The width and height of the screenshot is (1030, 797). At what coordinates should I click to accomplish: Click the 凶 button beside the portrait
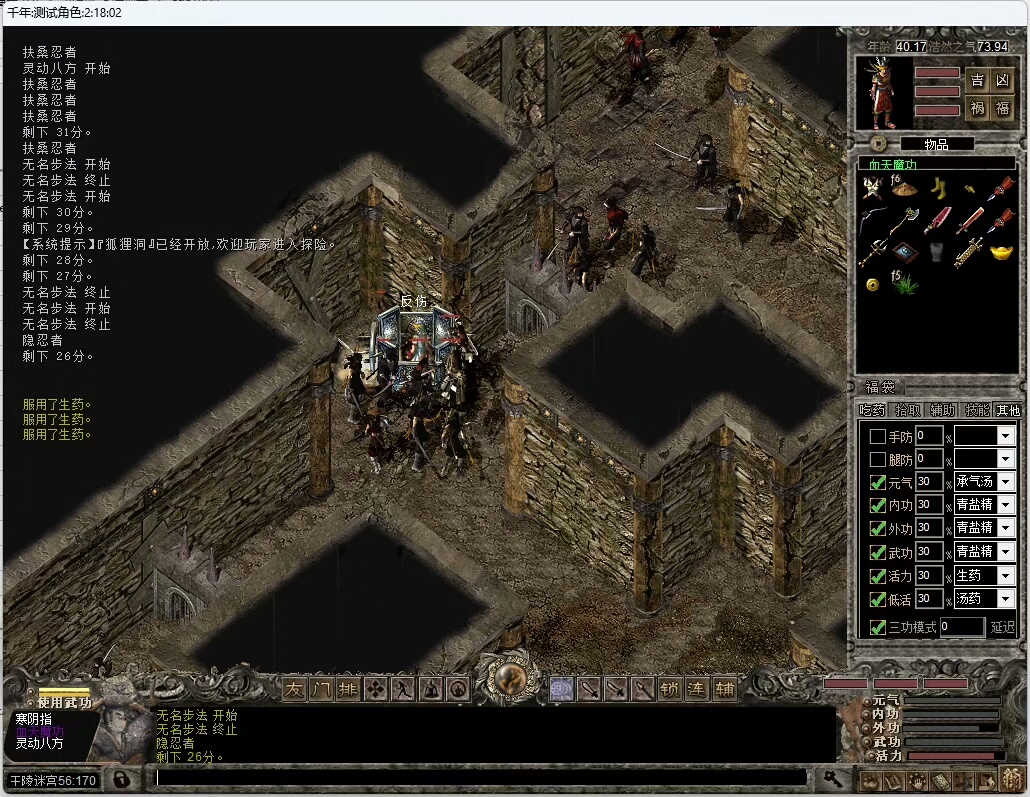point(1002,81)
